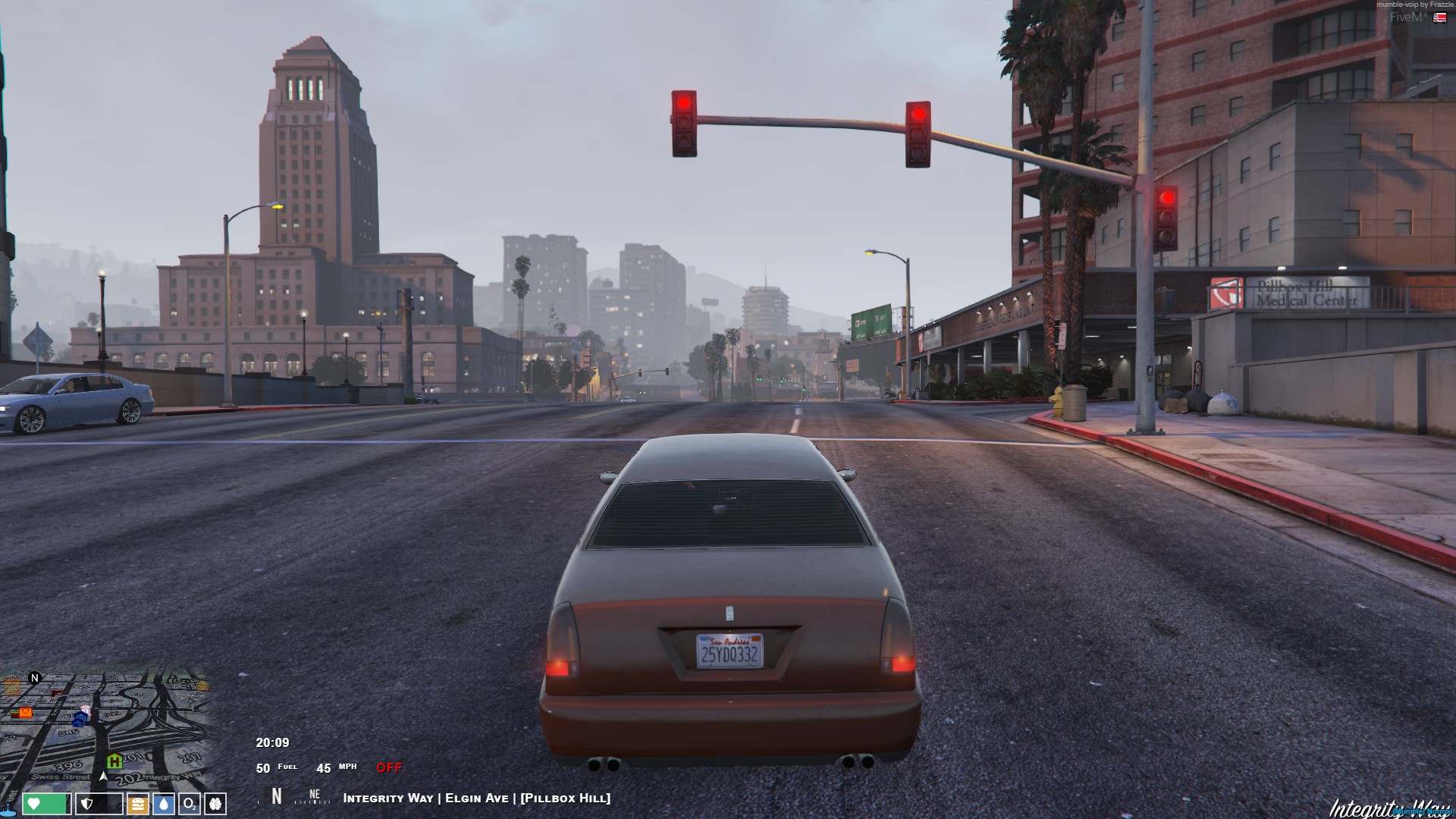Click the burger hunger icon
Screen dimensions: 1456x819
(138, 804)
